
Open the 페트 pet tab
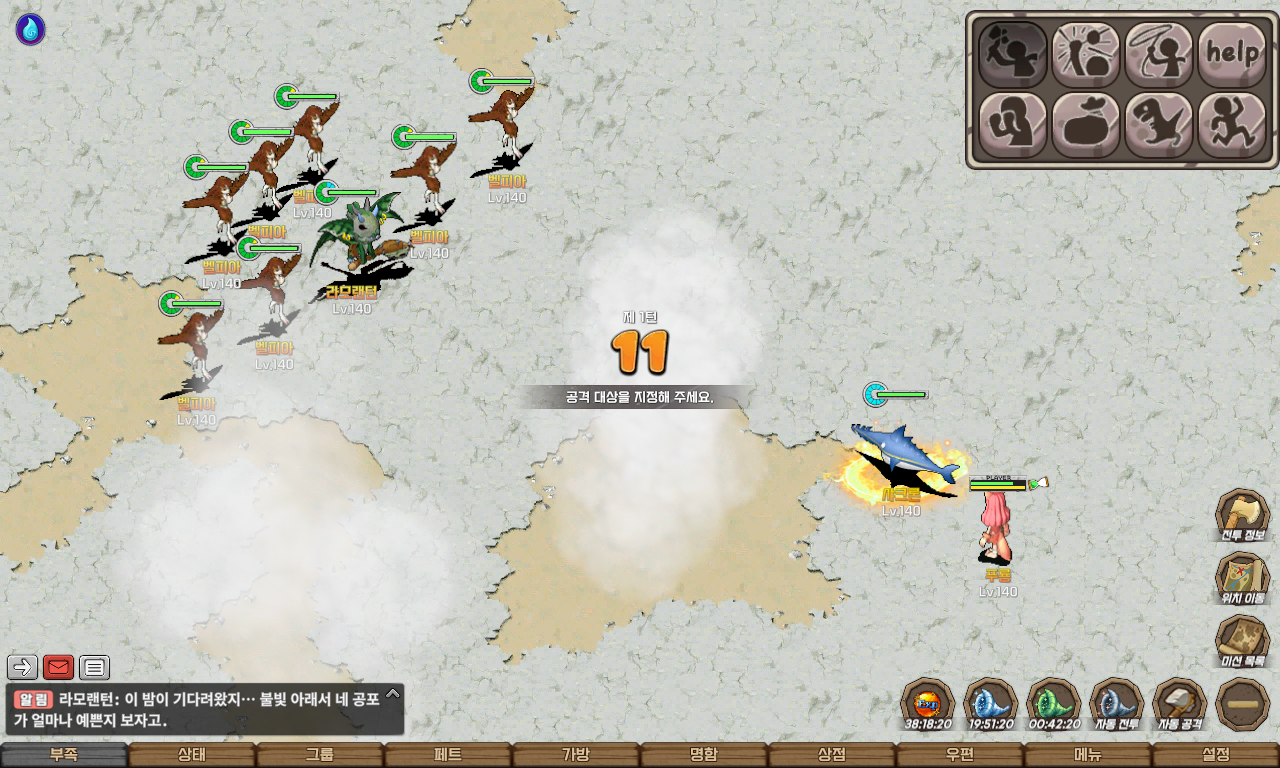[x=448, y=755]
